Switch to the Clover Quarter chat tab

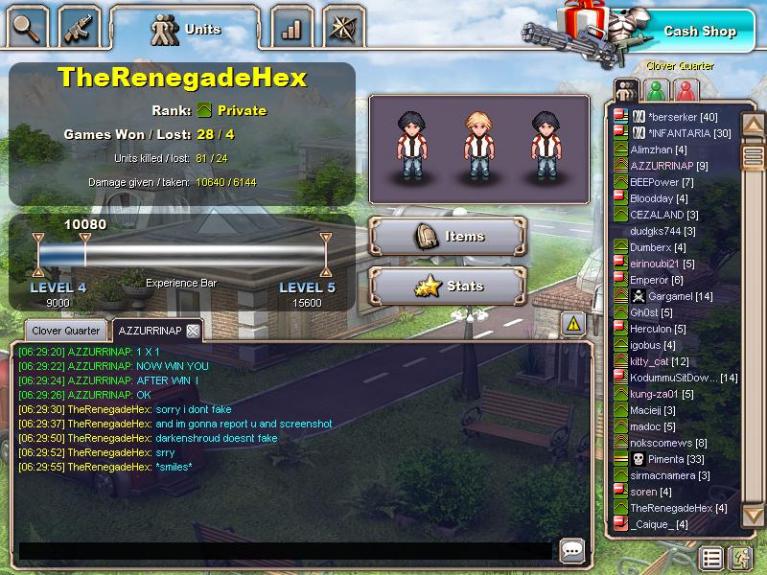pos(66,330)
